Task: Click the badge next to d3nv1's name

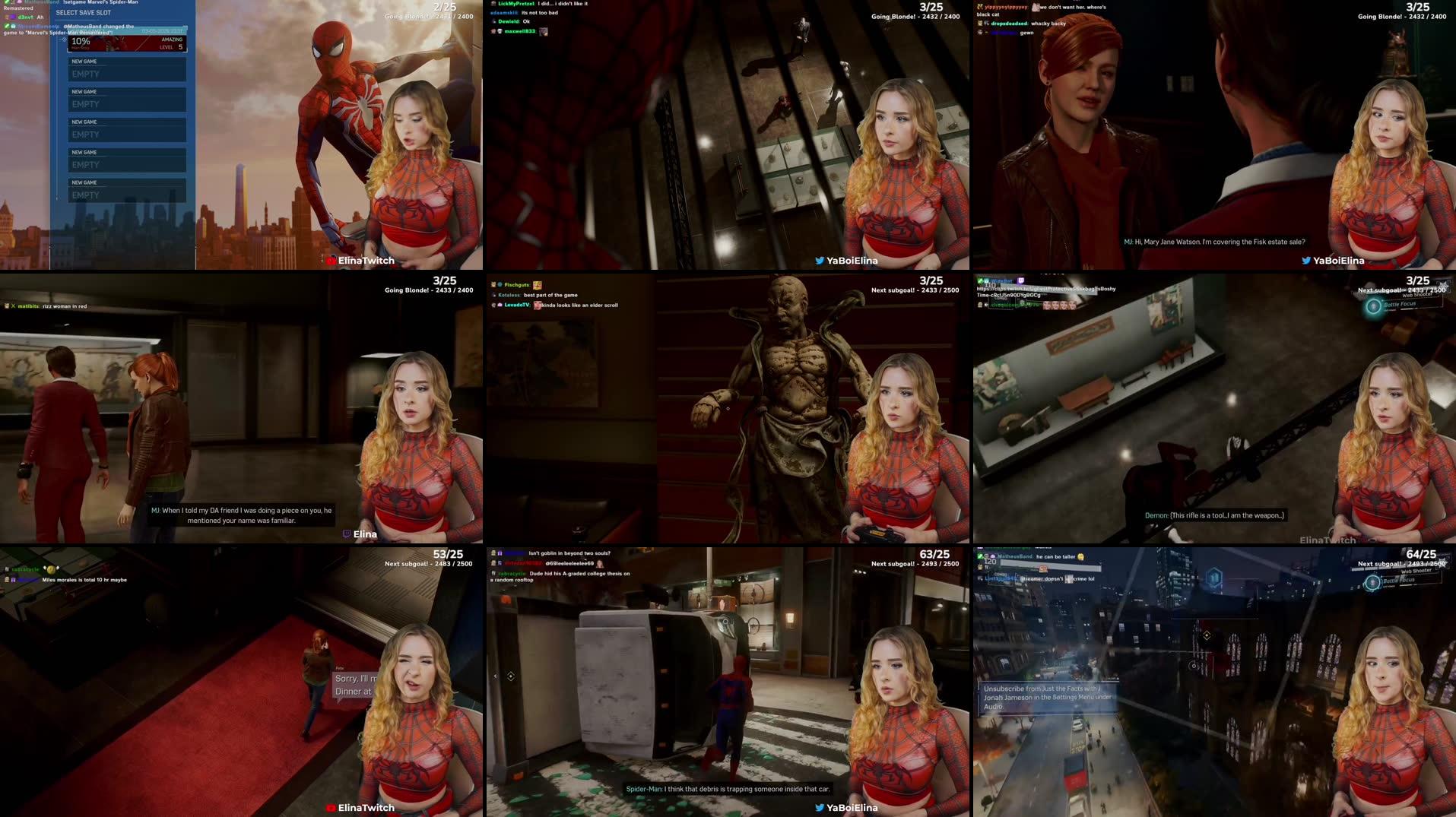Action: coord(13,17)
